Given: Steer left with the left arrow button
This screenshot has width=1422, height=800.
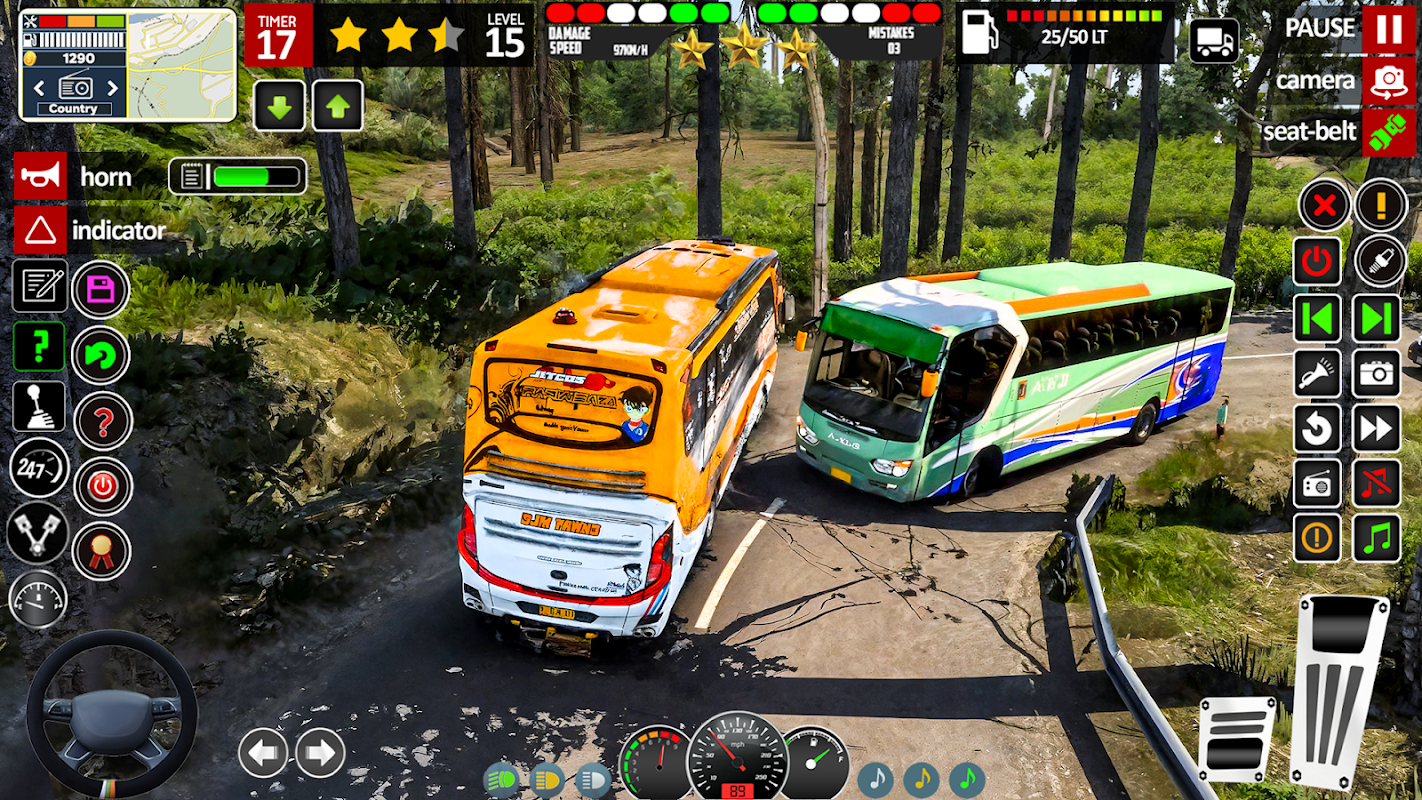Looking at the screenshot, I should point(263,752).
